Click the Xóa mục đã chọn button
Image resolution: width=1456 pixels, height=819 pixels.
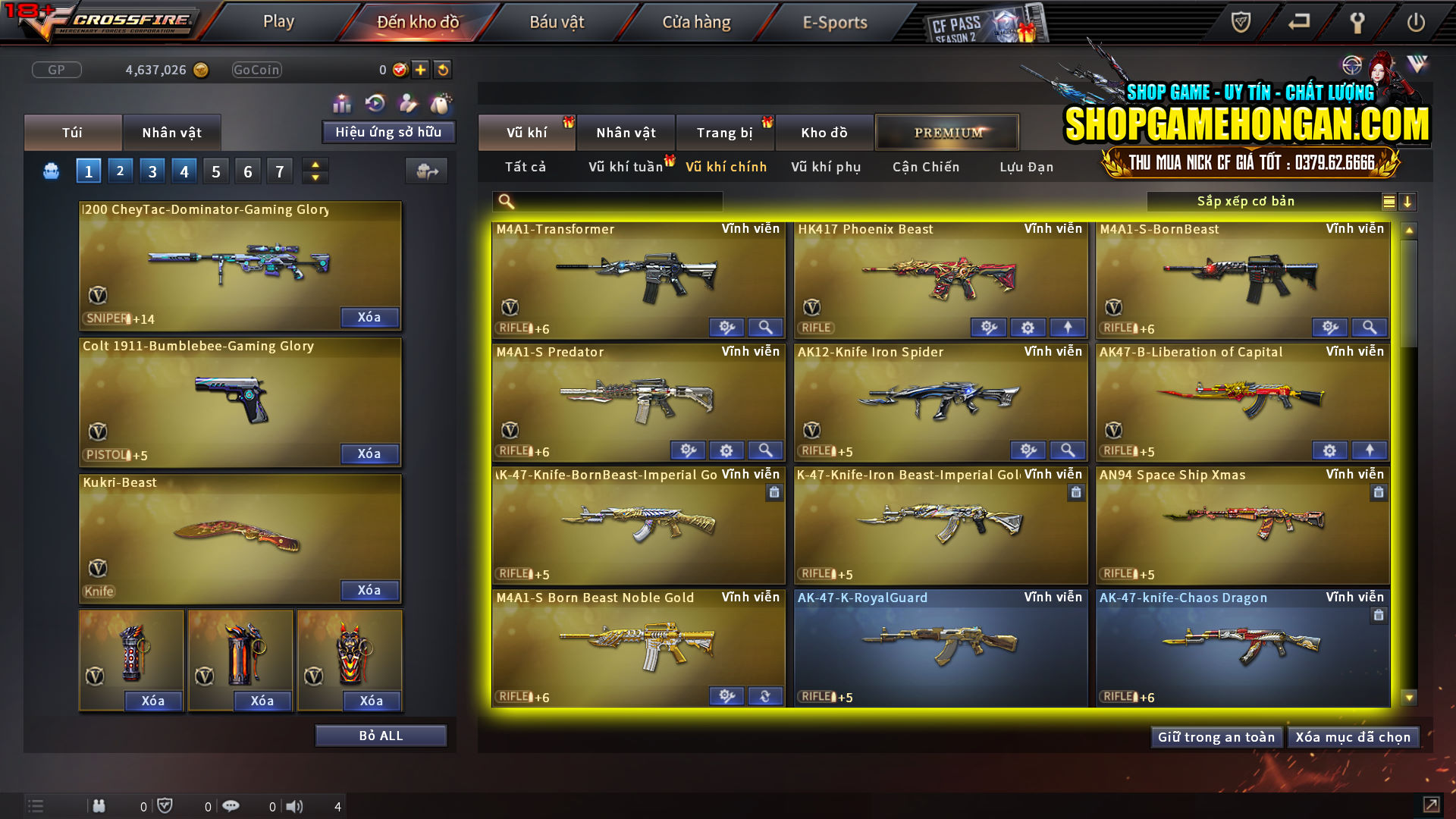pyautogui.click(x=1353, y=736)
